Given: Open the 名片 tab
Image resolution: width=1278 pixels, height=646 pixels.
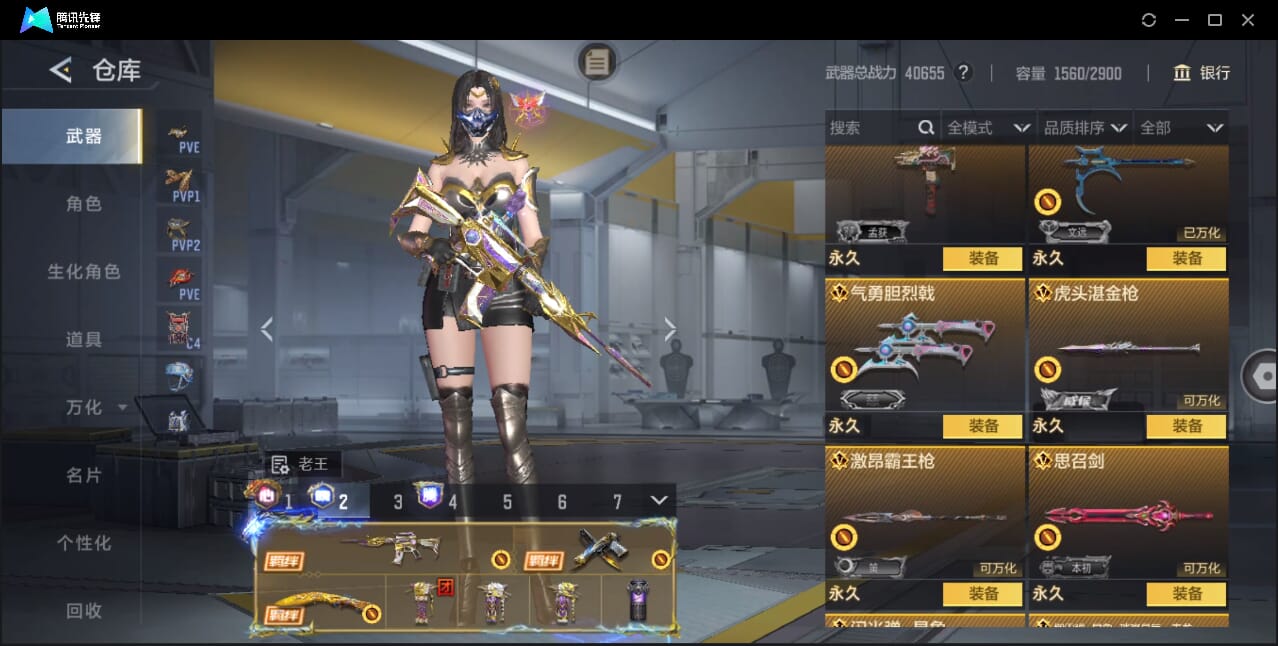Looking at the screenshot, I should click(84, 476).
